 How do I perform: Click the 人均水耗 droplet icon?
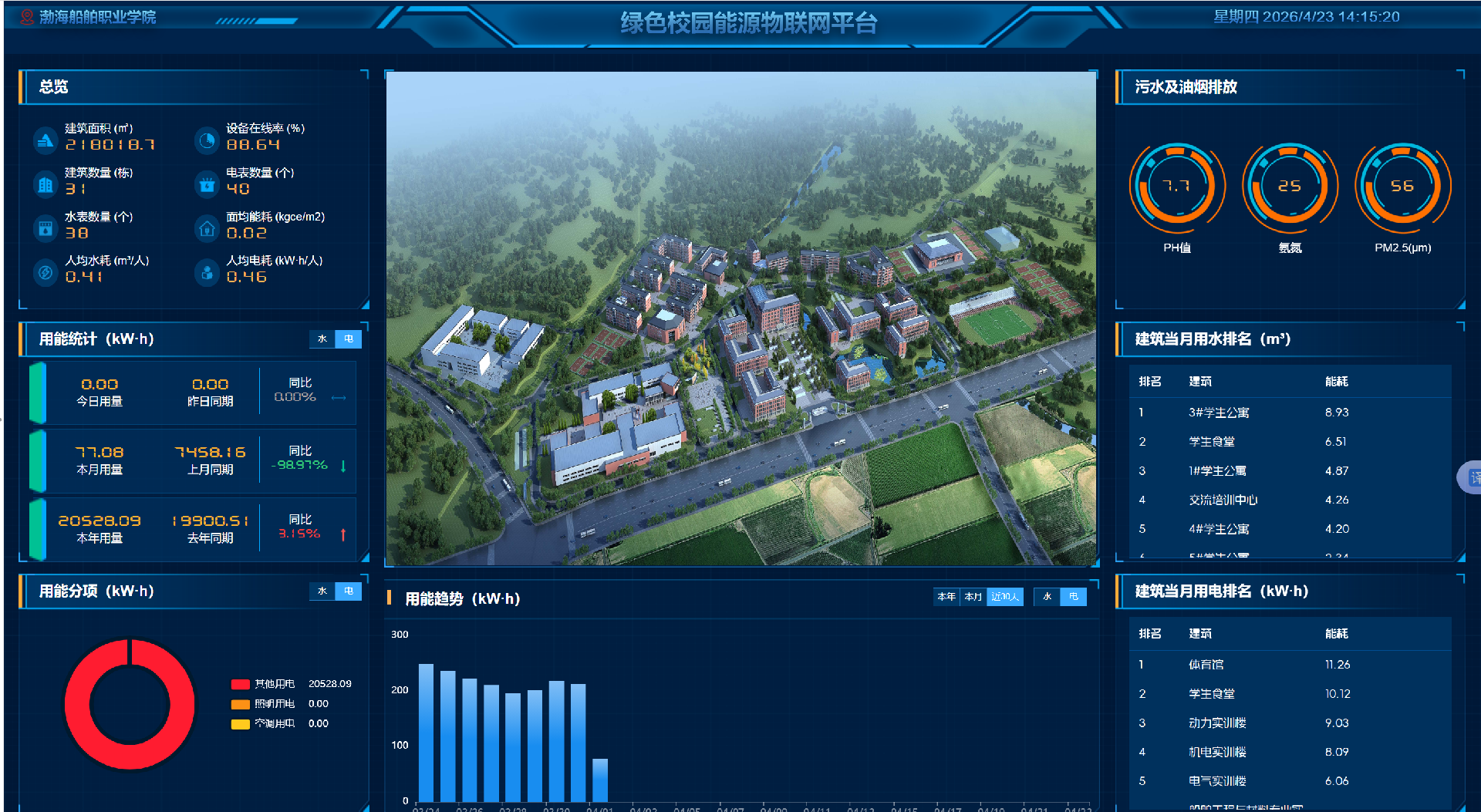click(44, 272)
